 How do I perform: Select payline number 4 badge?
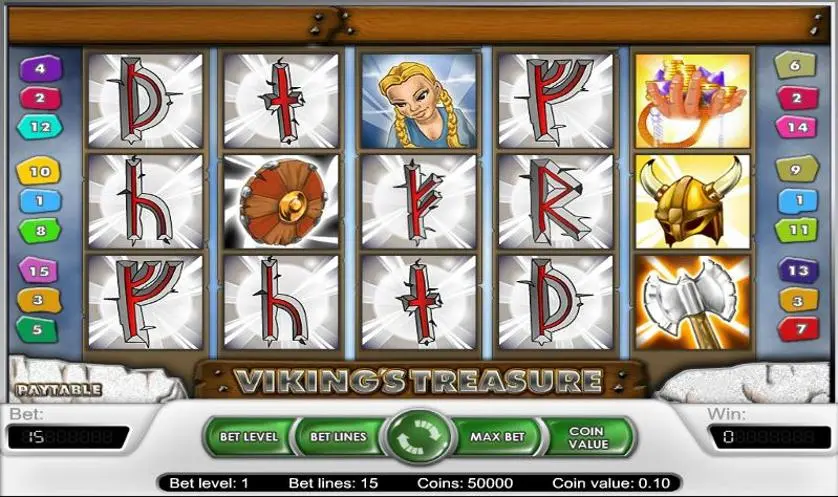point(41,69)
